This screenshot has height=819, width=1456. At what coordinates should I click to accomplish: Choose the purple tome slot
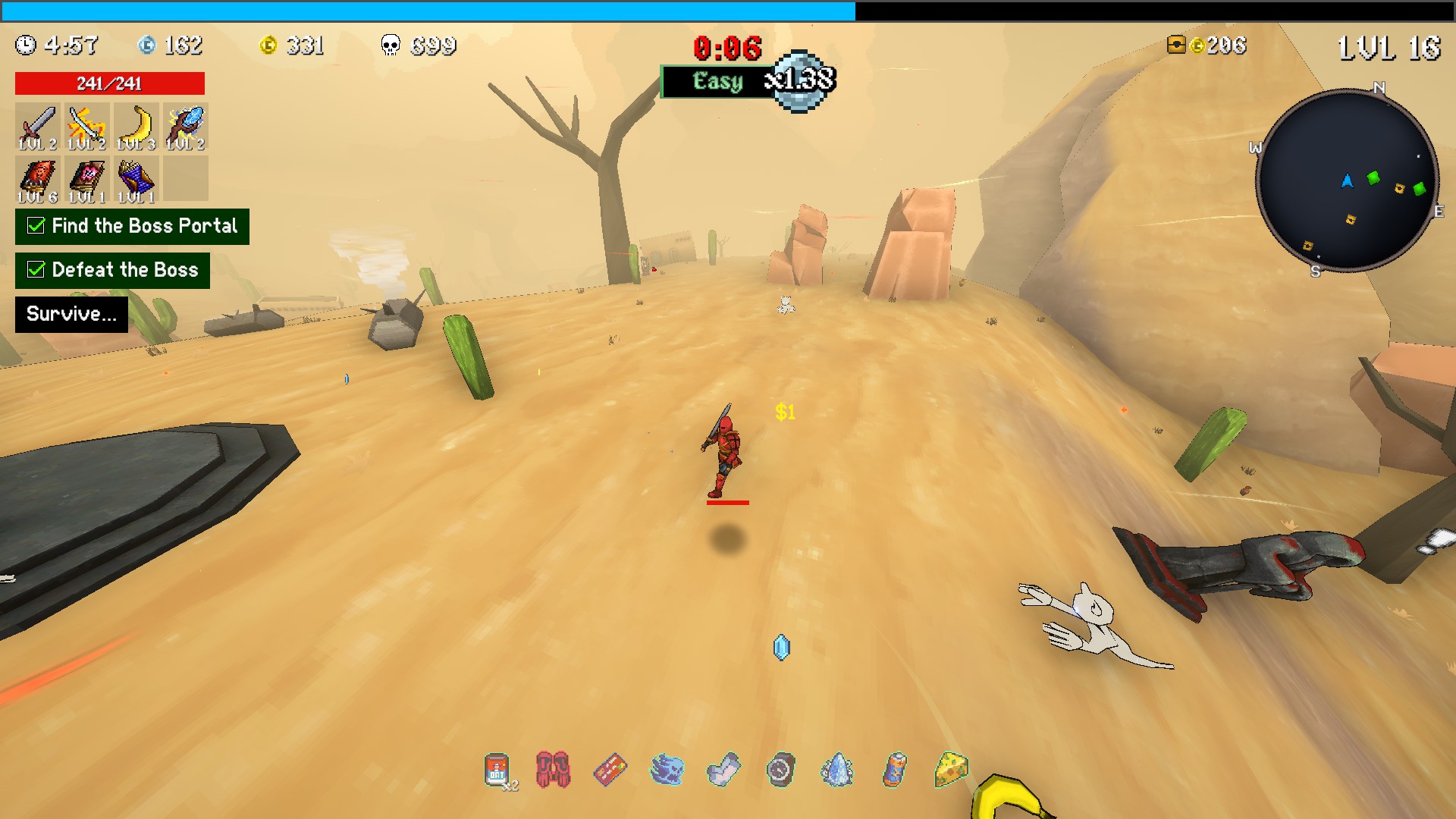click(136, 180)
